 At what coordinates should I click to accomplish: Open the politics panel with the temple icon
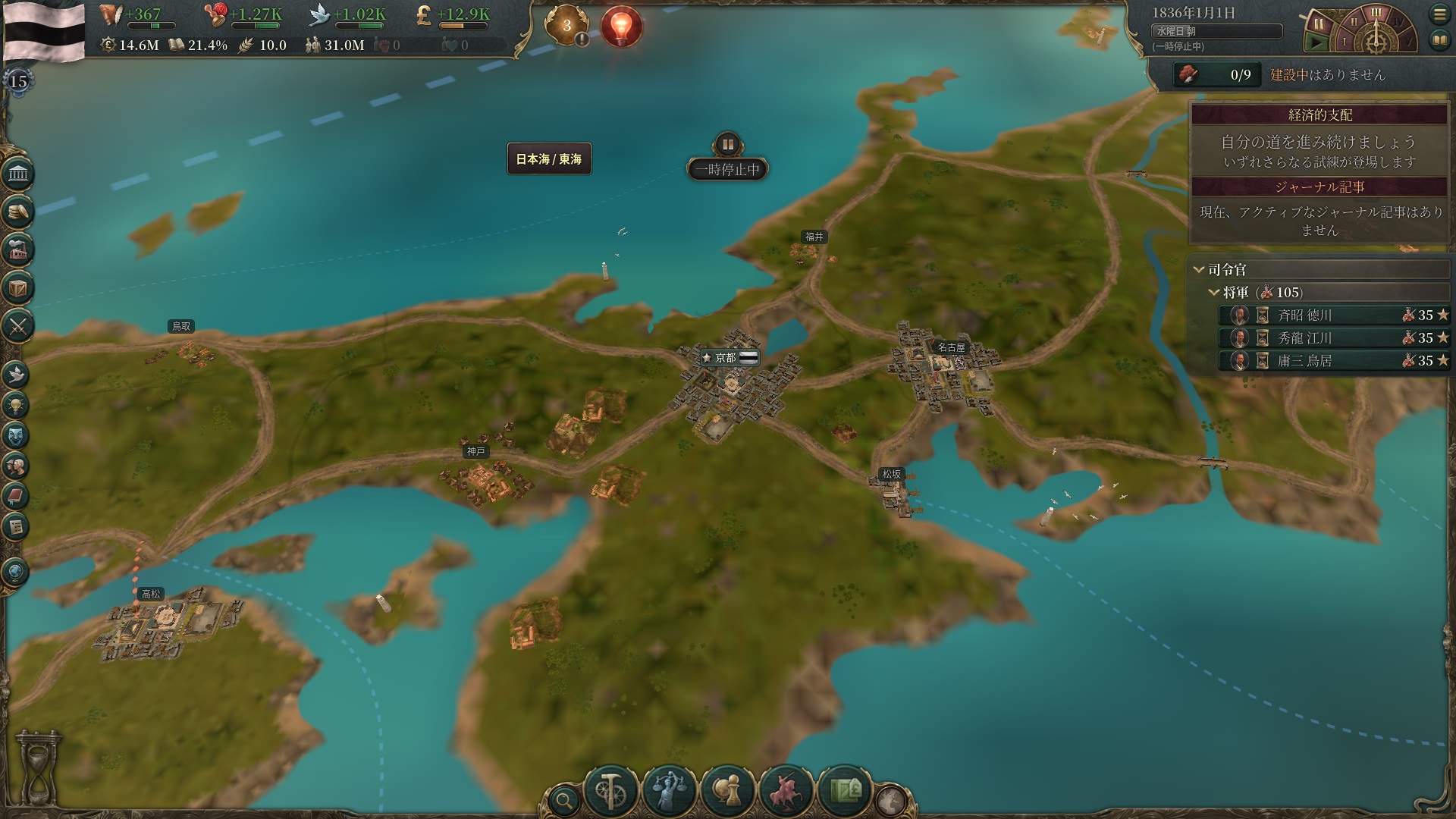click(17, 175)
